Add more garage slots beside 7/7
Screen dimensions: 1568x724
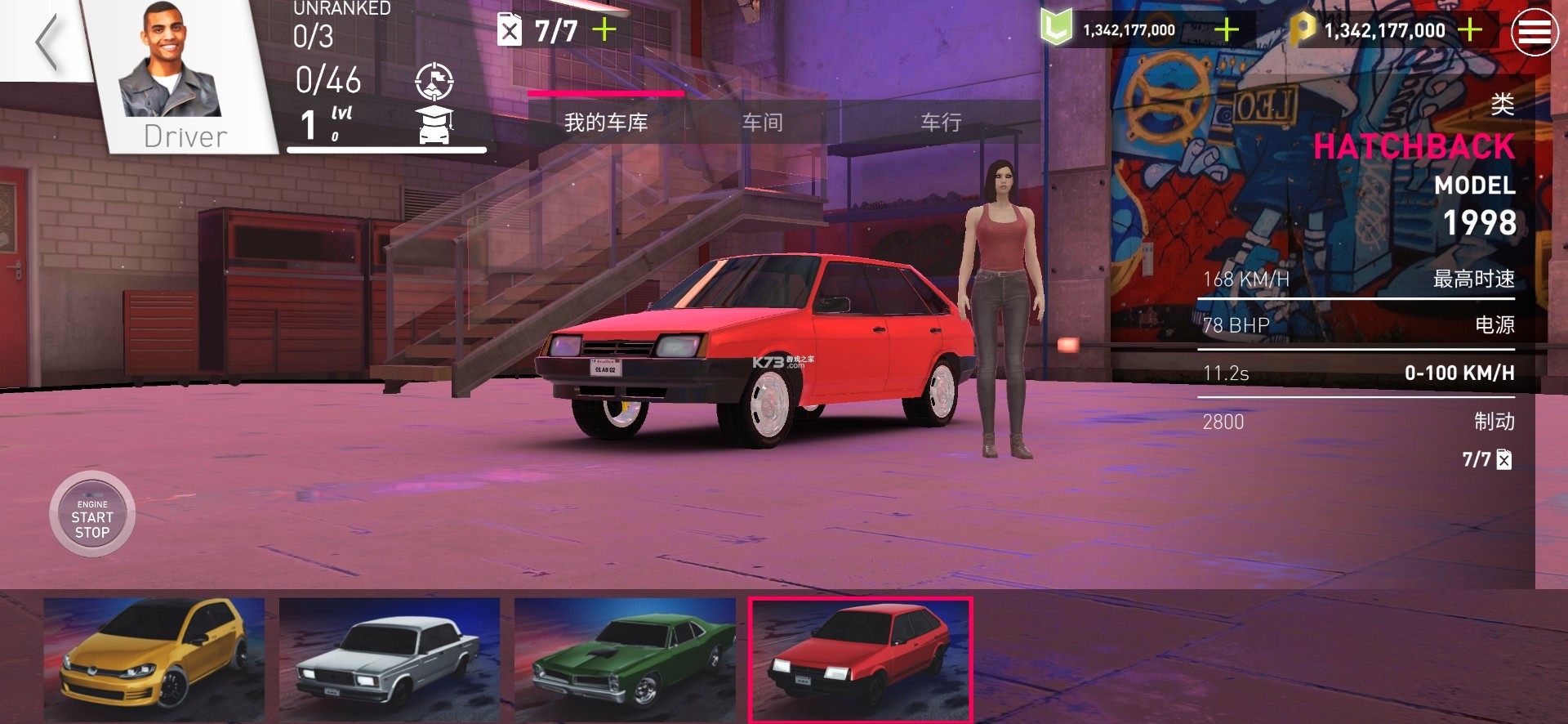pos(604,30)
